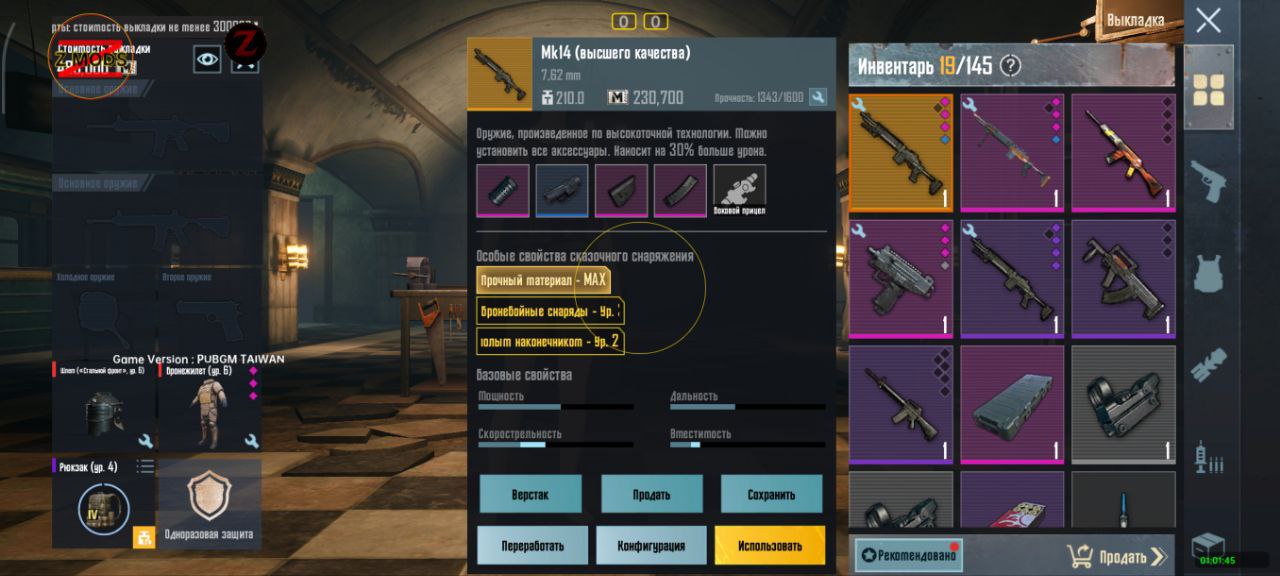Close the inventory with the X button
Image resolution: width=1280 pixels, height=576 pixels.
click(1208, 20)
